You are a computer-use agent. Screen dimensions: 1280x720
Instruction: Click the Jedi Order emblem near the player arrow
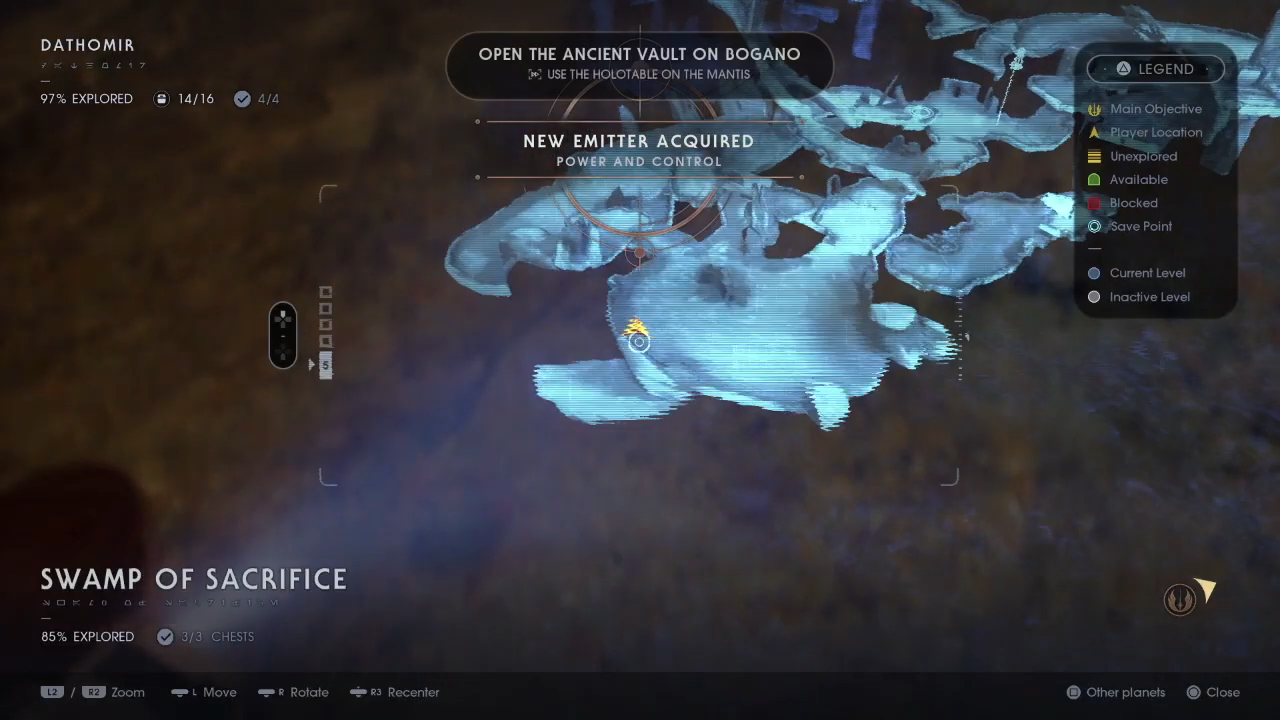(x=1181, y=598)
